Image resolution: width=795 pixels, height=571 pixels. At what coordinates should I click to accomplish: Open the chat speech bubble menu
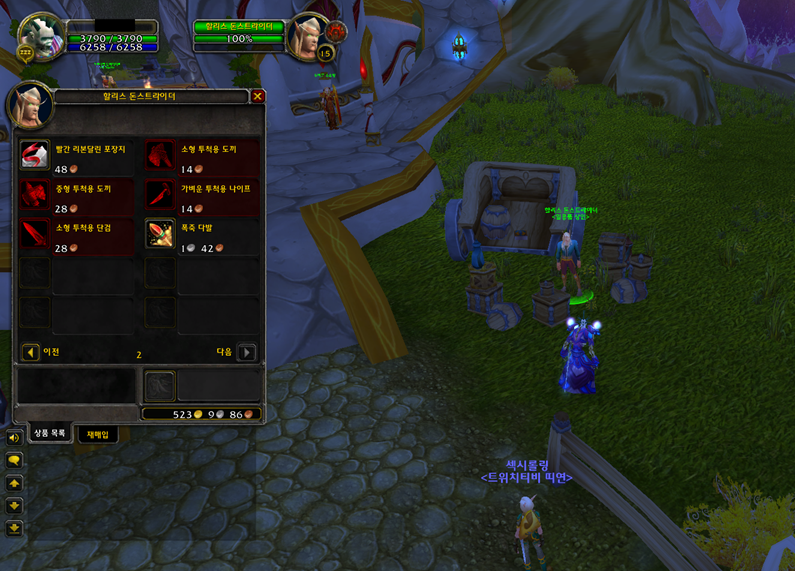pos(14,460)
